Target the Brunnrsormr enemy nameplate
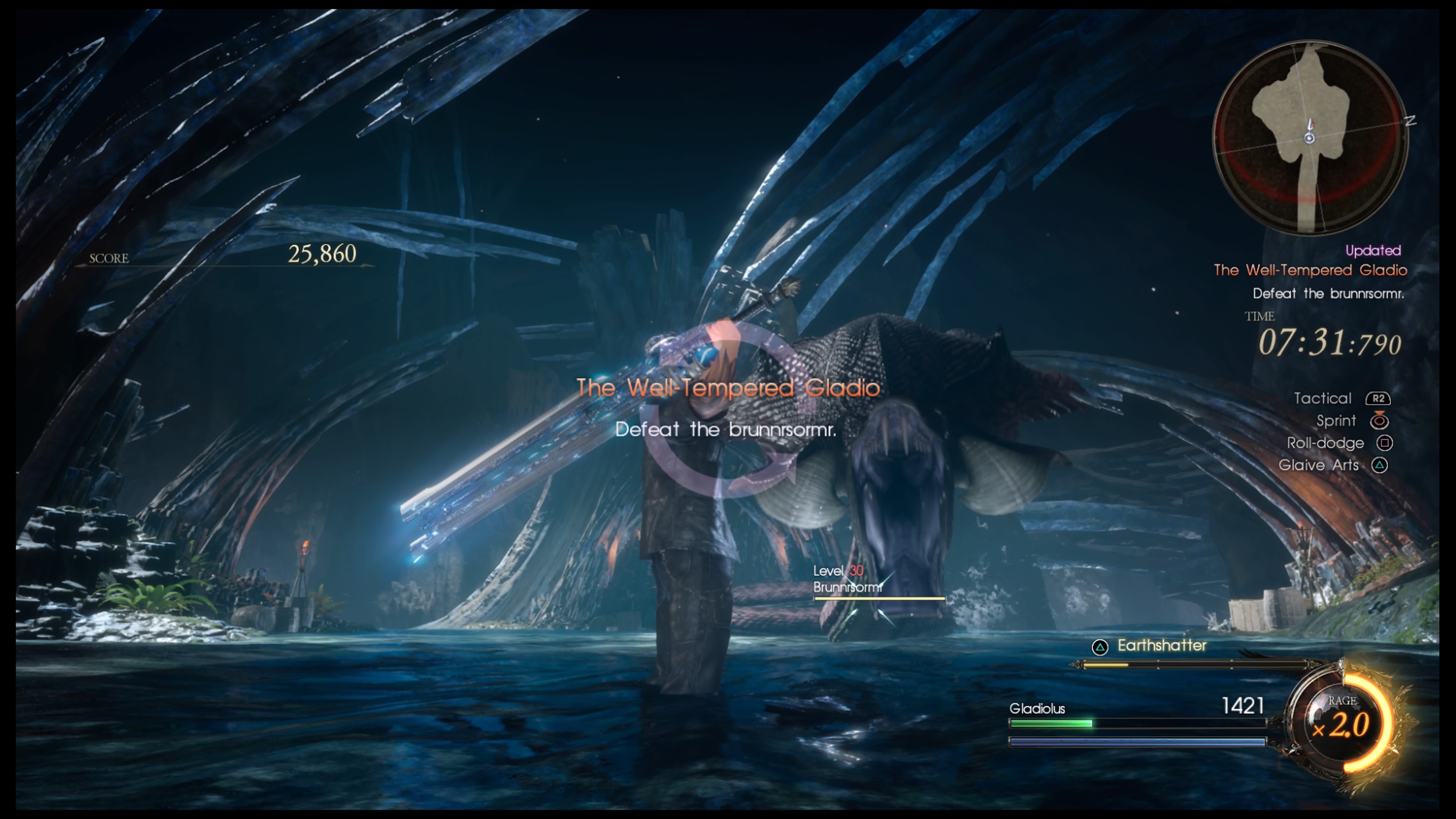 tap(847, 587)
